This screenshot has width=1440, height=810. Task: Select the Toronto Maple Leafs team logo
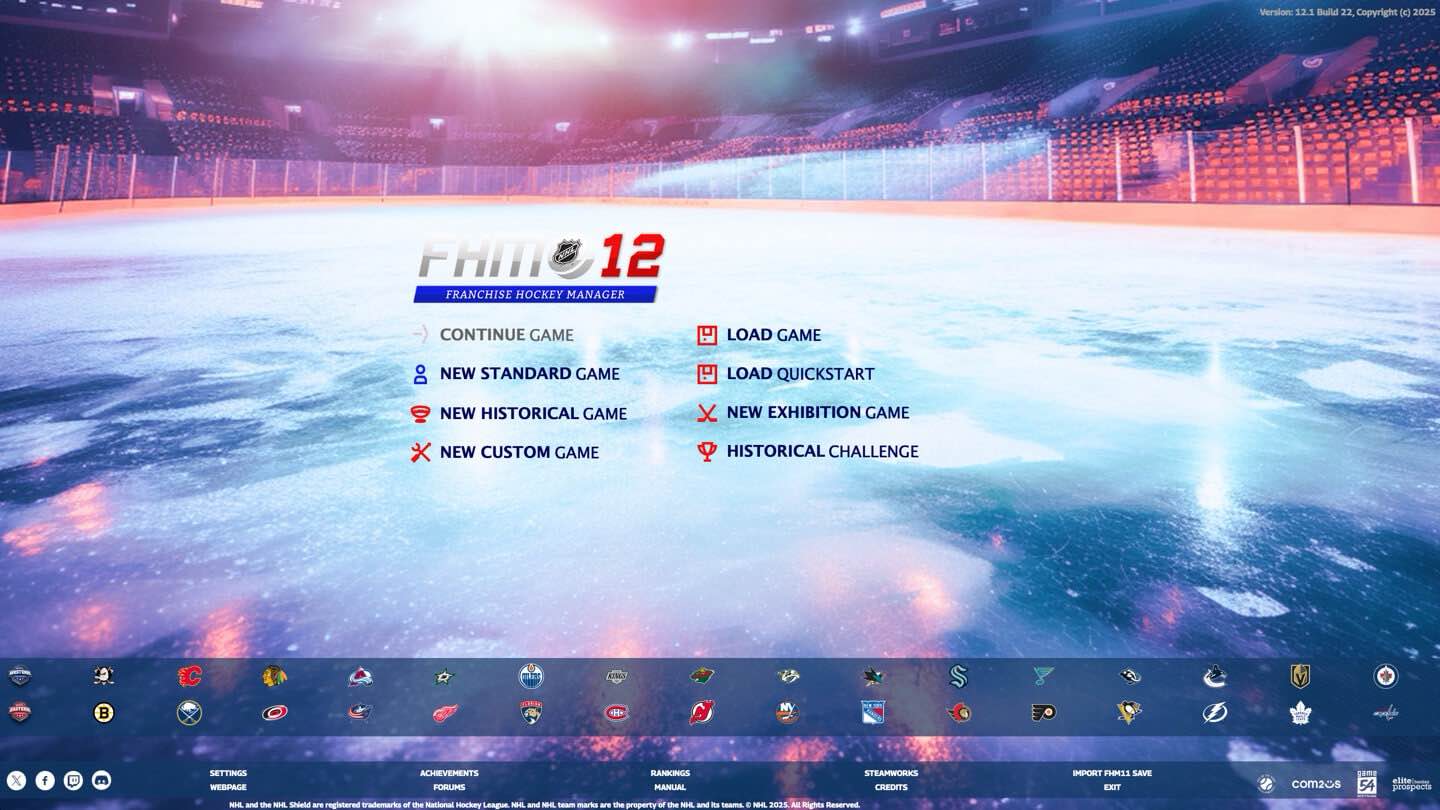click(1298, 714)
